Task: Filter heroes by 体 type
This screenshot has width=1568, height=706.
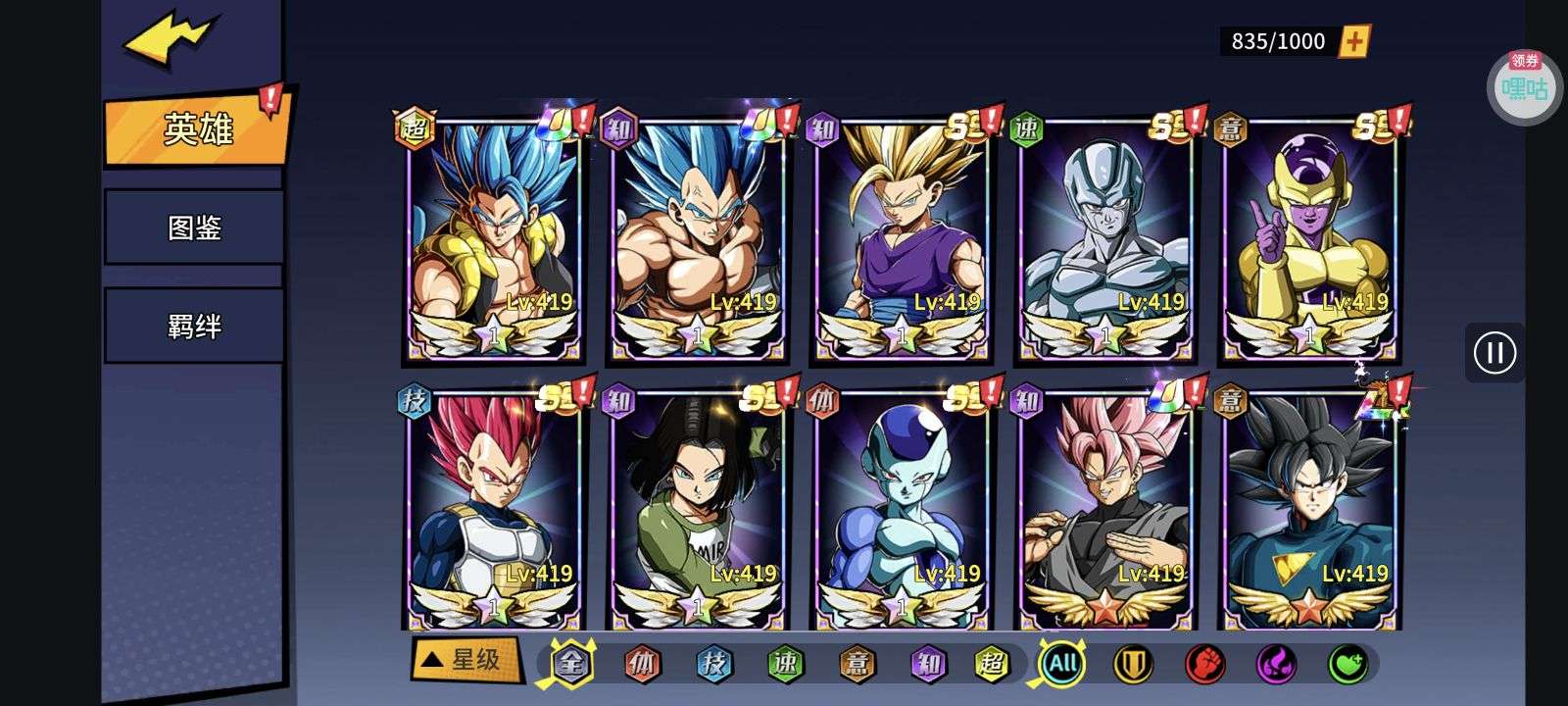Action: coord(642,665)
